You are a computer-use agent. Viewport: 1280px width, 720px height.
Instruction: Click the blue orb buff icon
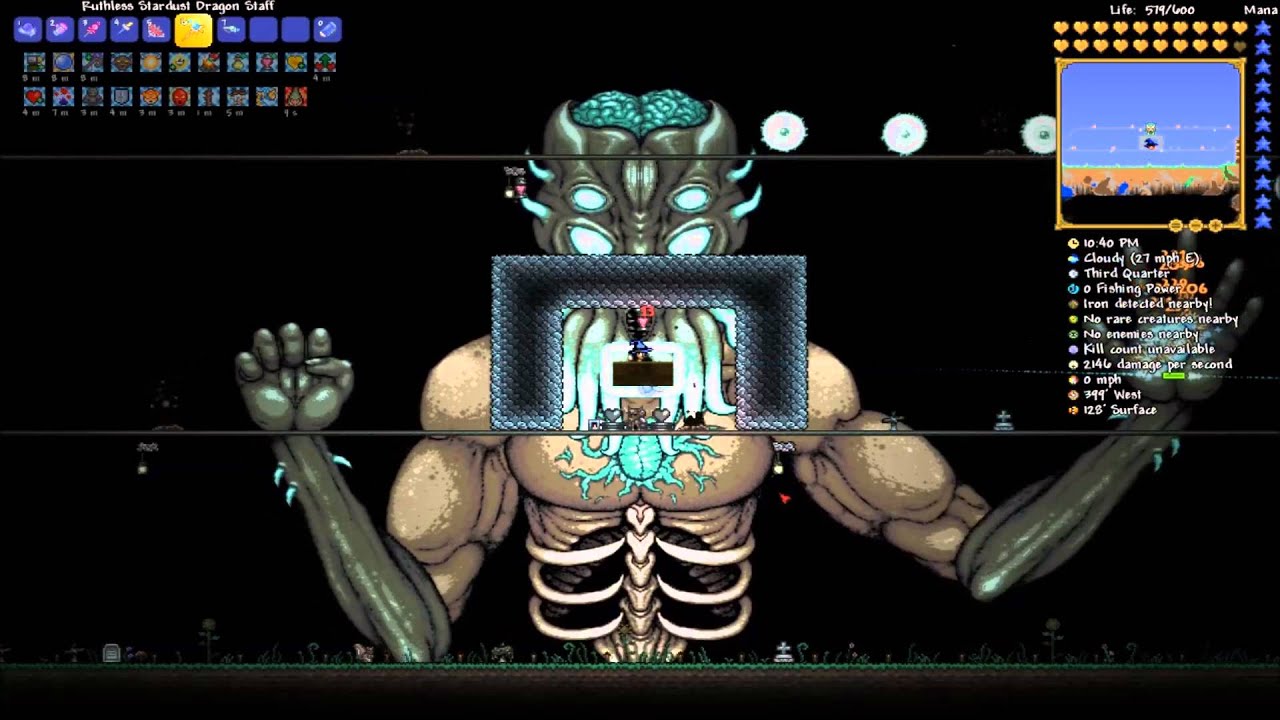[63, 63]
